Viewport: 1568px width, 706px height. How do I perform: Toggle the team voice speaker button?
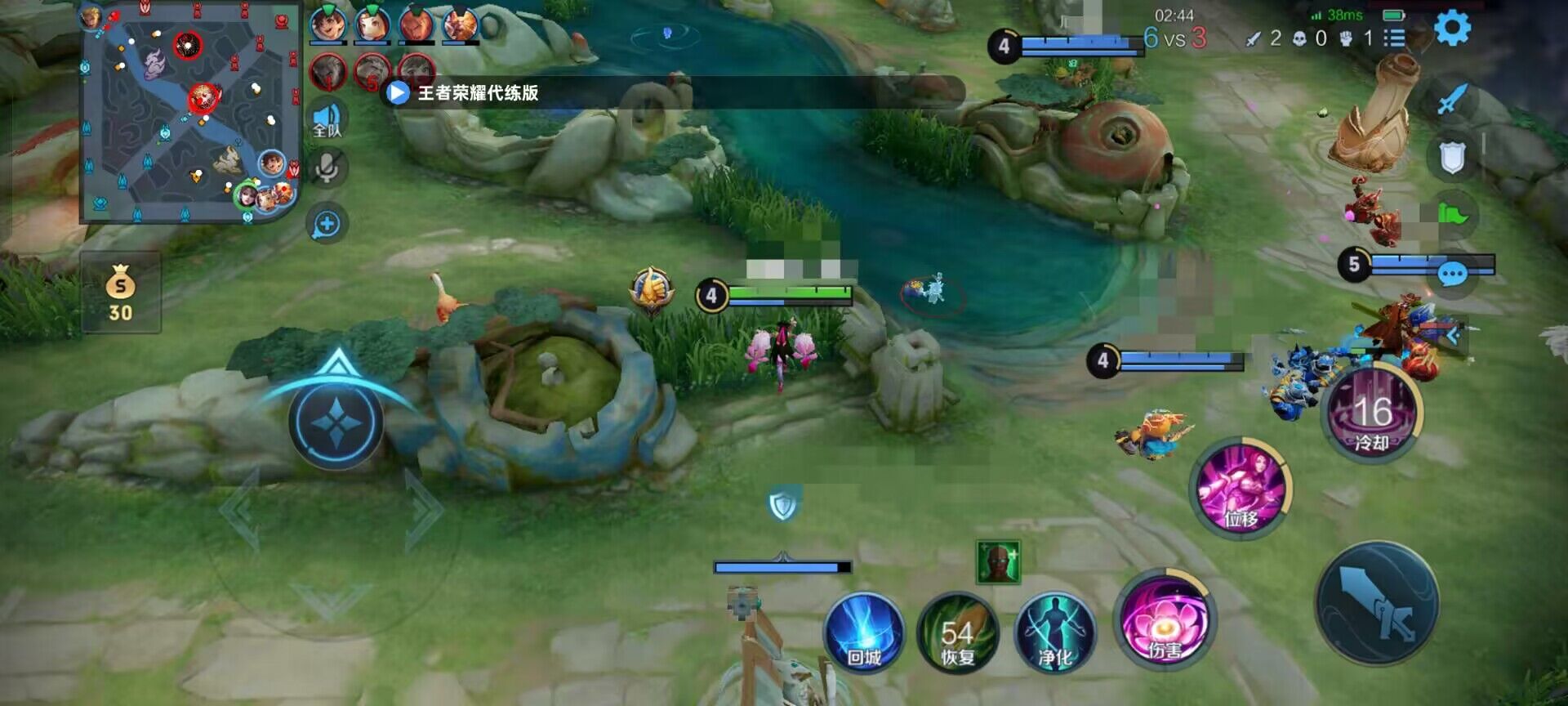[x=327, y=119]
